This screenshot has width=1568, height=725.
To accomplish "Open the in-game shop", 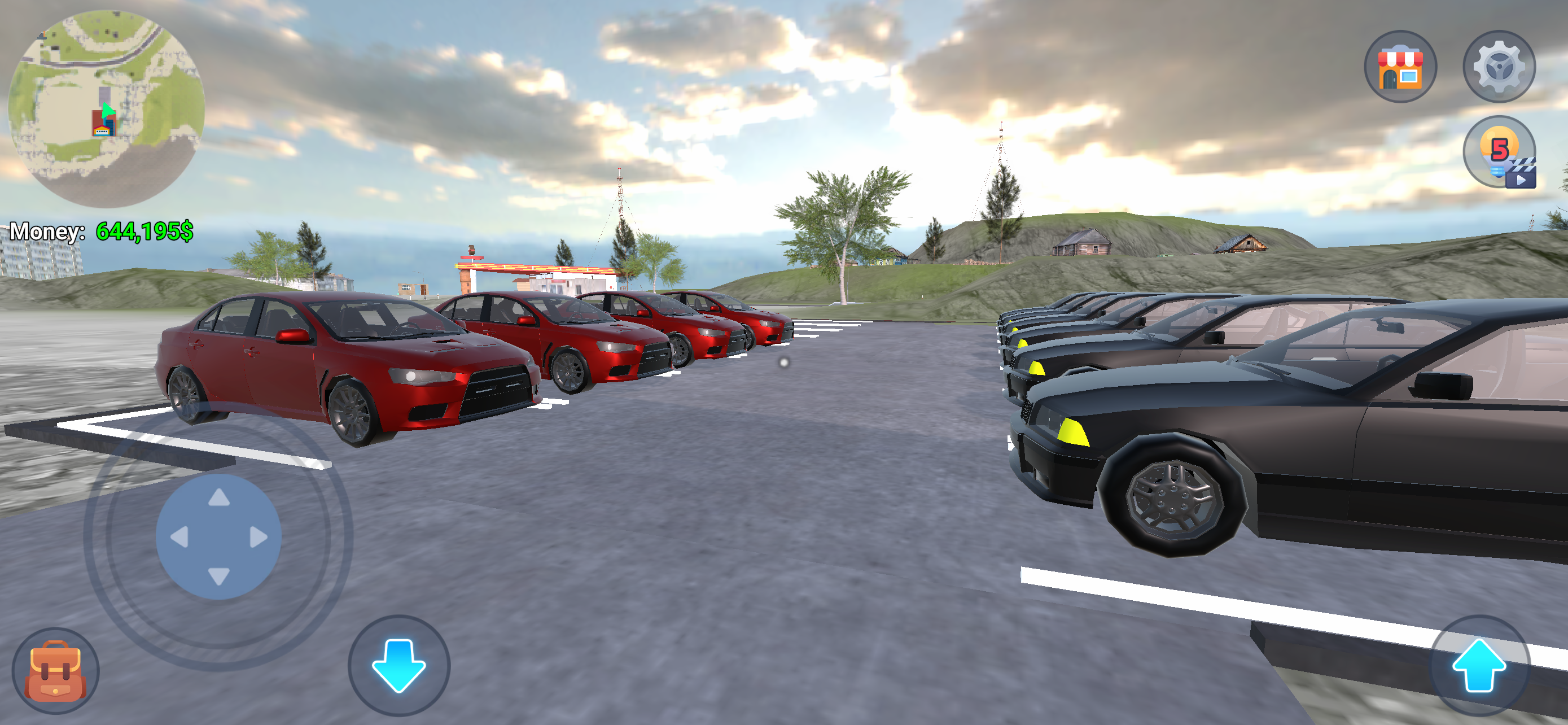I will pos(1401,65).
